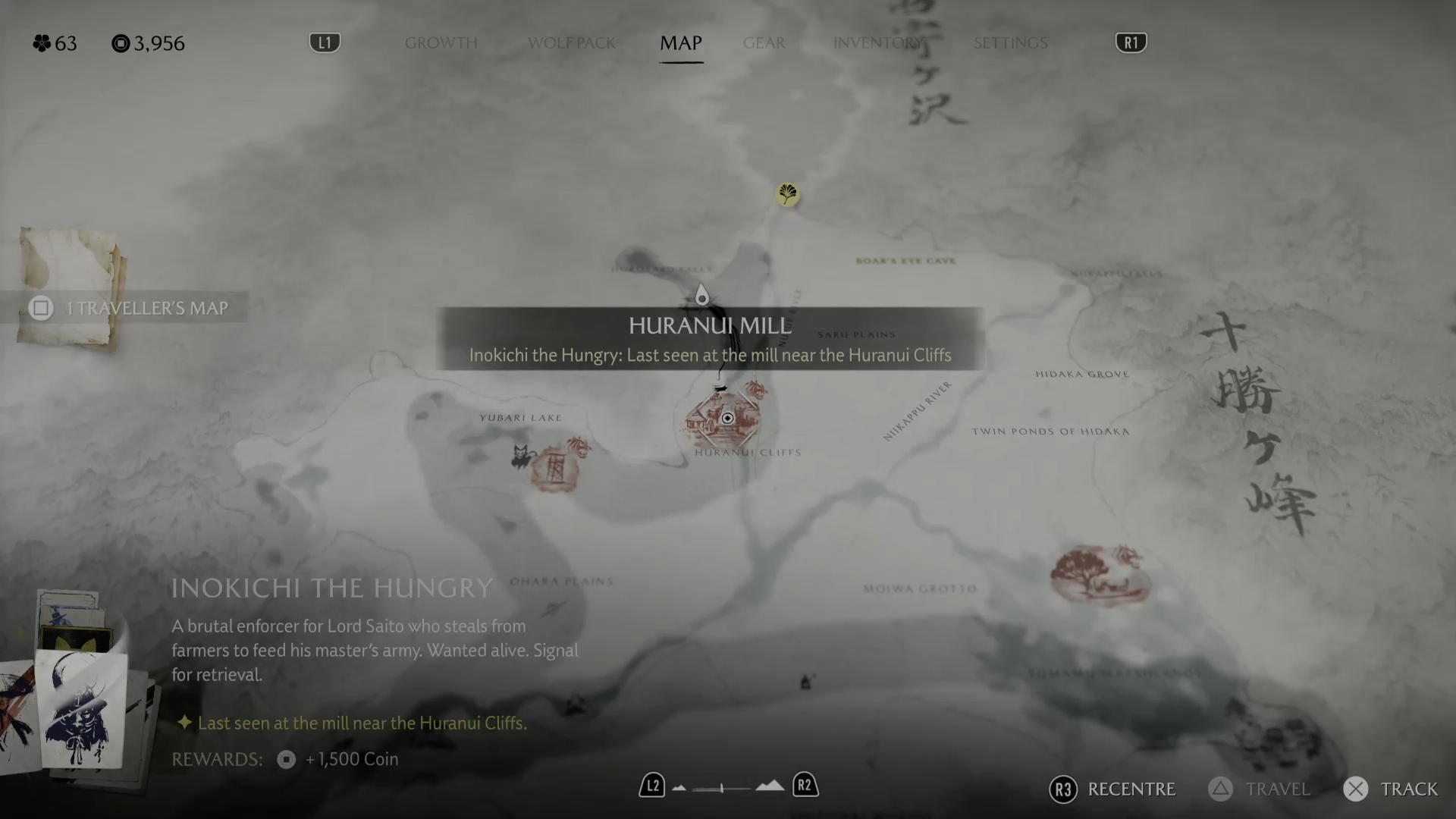Open the Inventory tab
The width and height of the screenshot is (1456, 819).
878,43
